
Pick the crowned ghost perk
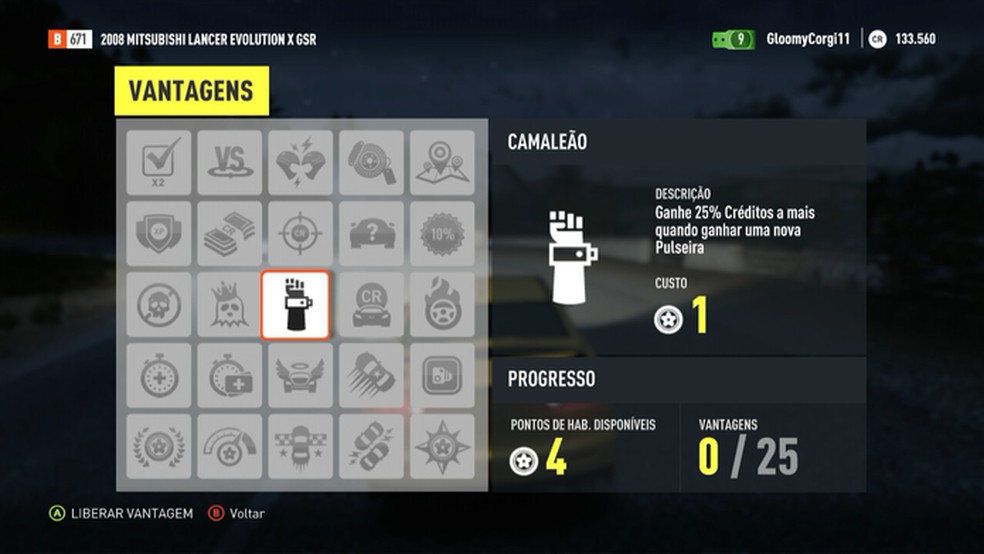(229, 304)
